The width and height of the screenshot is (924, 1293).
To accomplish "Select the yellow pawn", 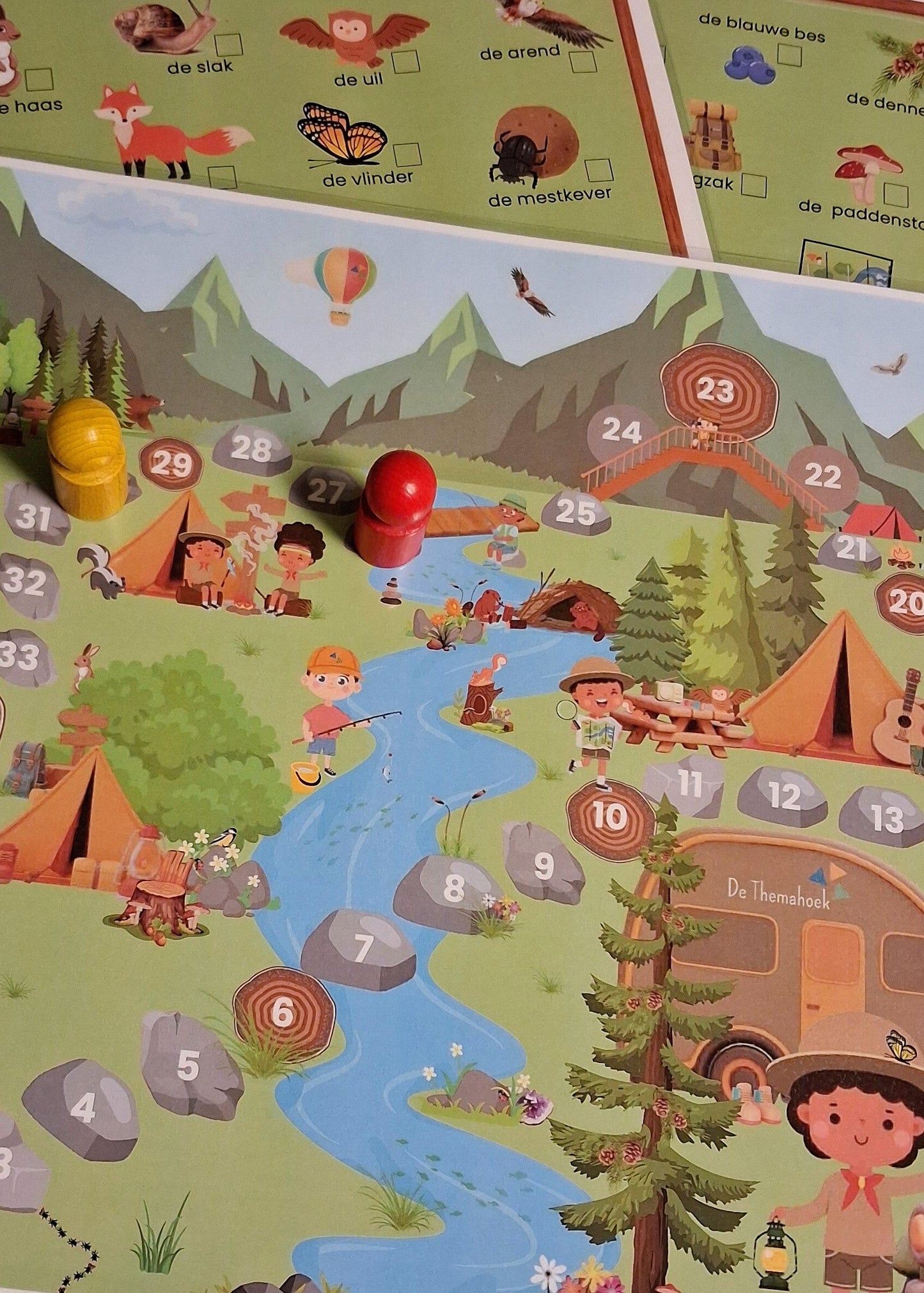I will click(x=87, y=458).
